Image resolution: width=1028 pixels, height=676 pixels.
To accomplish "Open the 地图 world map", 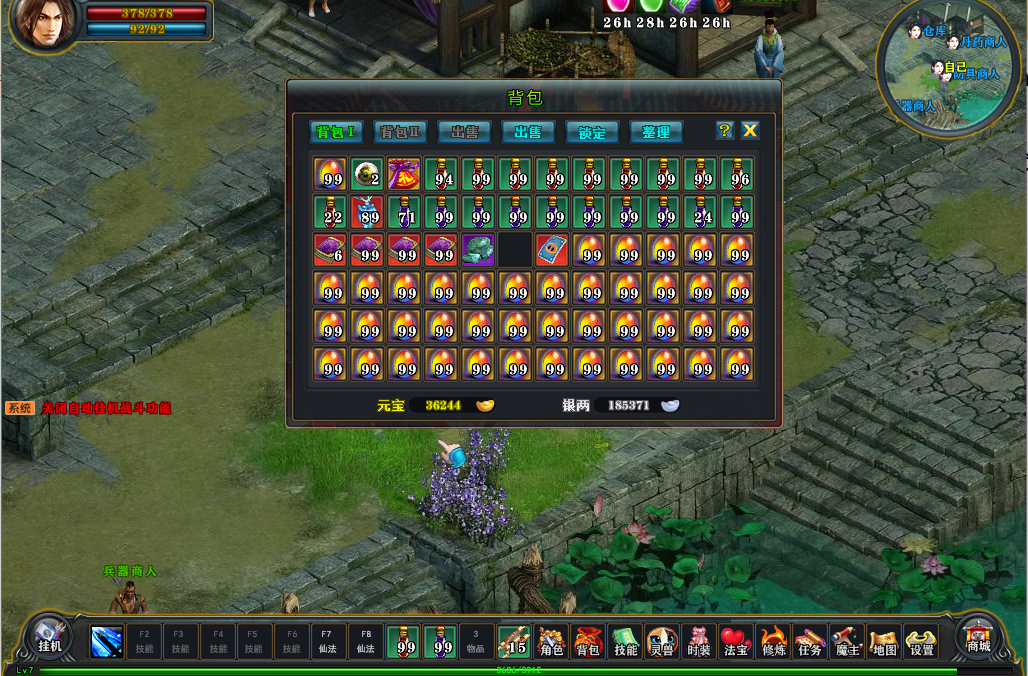I will tap(884, 641).
